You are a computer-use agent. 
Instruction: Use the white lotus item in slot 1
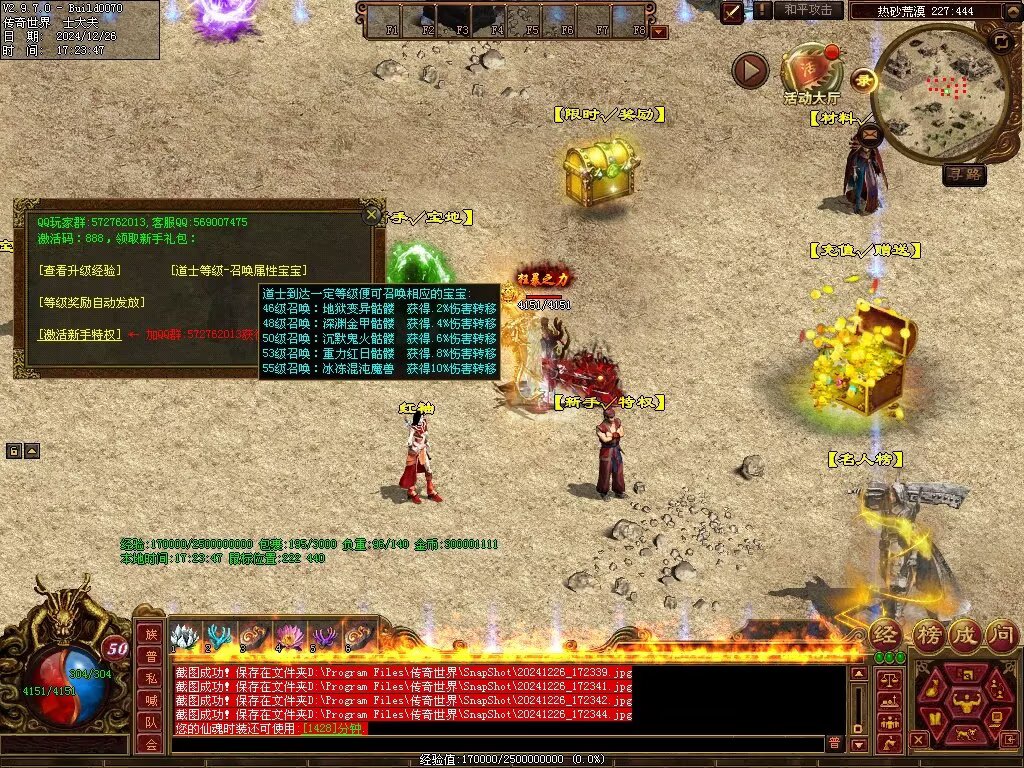183,636
